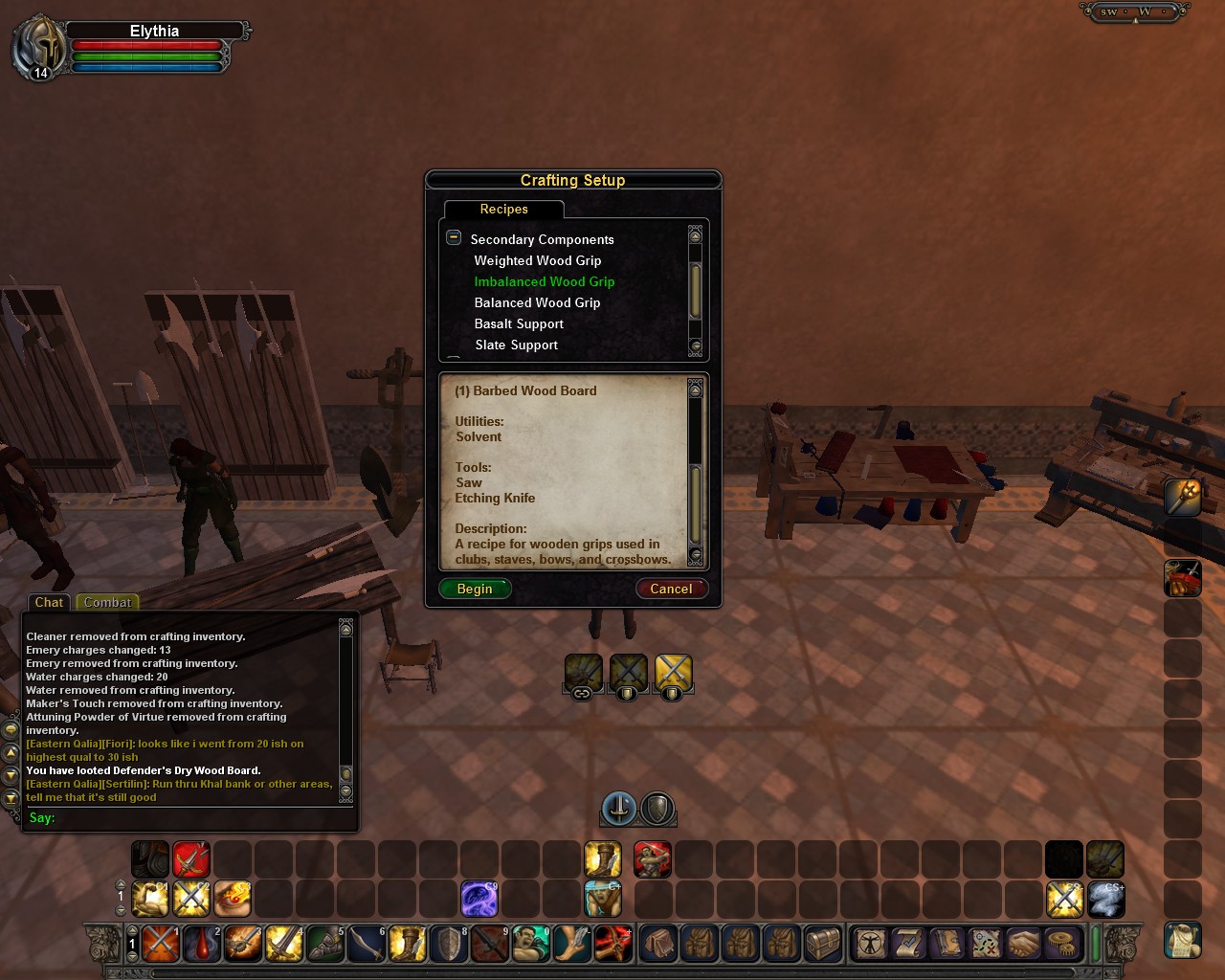Screen dimensions: 1225x980
Task: Pick the Balanced Wood Grip recipe
Action: (538, 302)
